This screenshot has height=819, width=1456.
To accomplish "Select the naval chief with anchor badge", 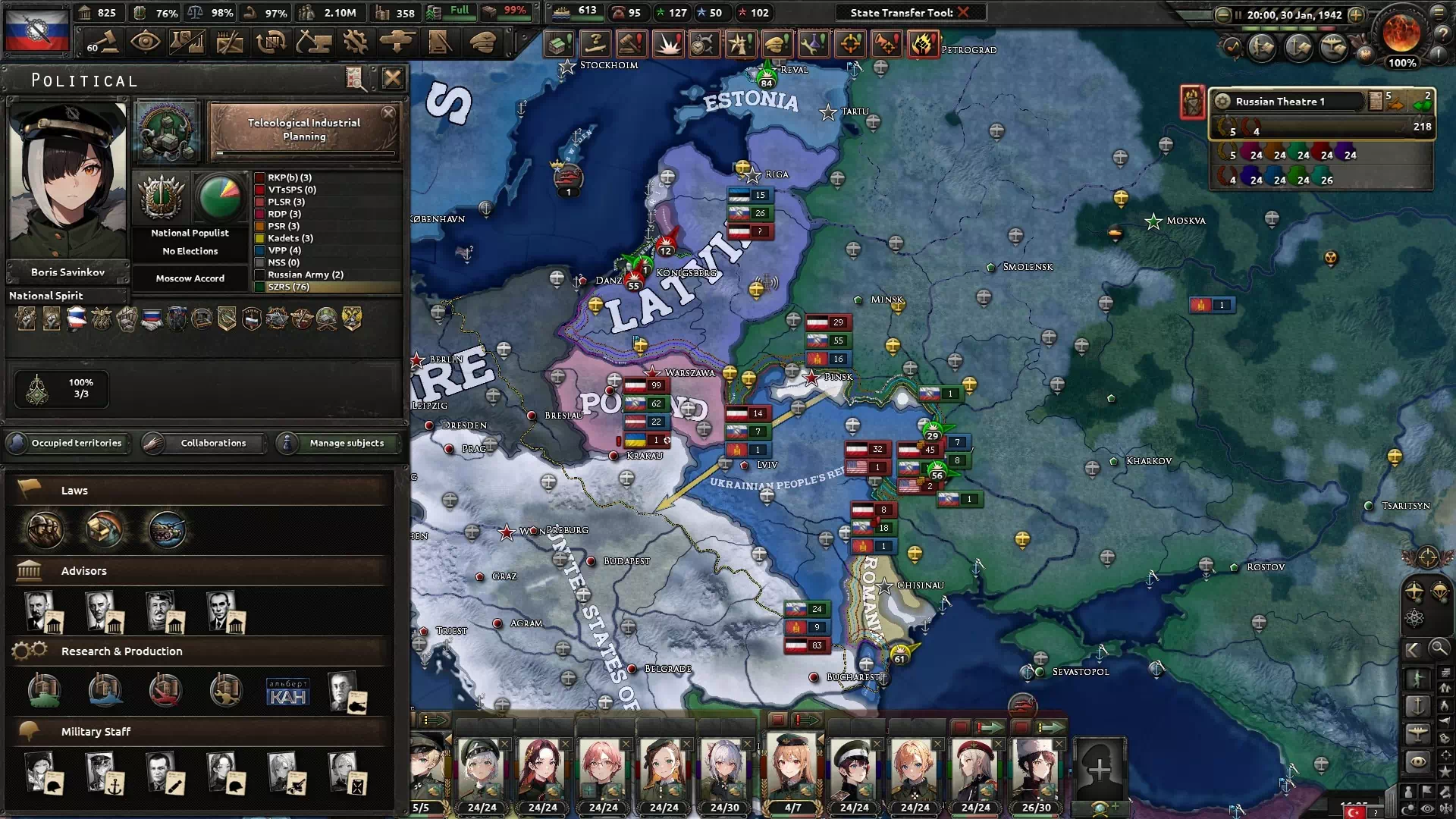I will tap(105, 772).
